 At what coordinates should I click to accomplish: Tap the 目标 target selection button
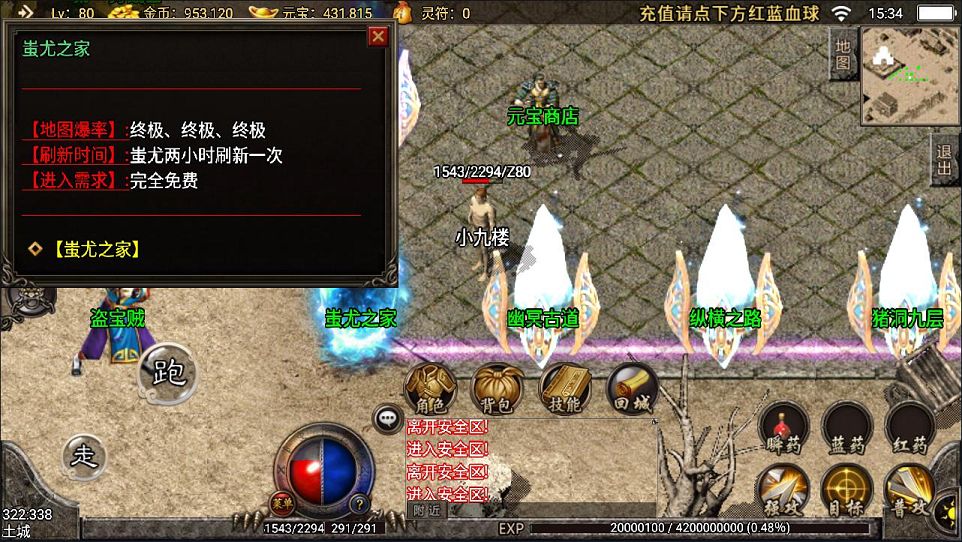pos(846,491)
